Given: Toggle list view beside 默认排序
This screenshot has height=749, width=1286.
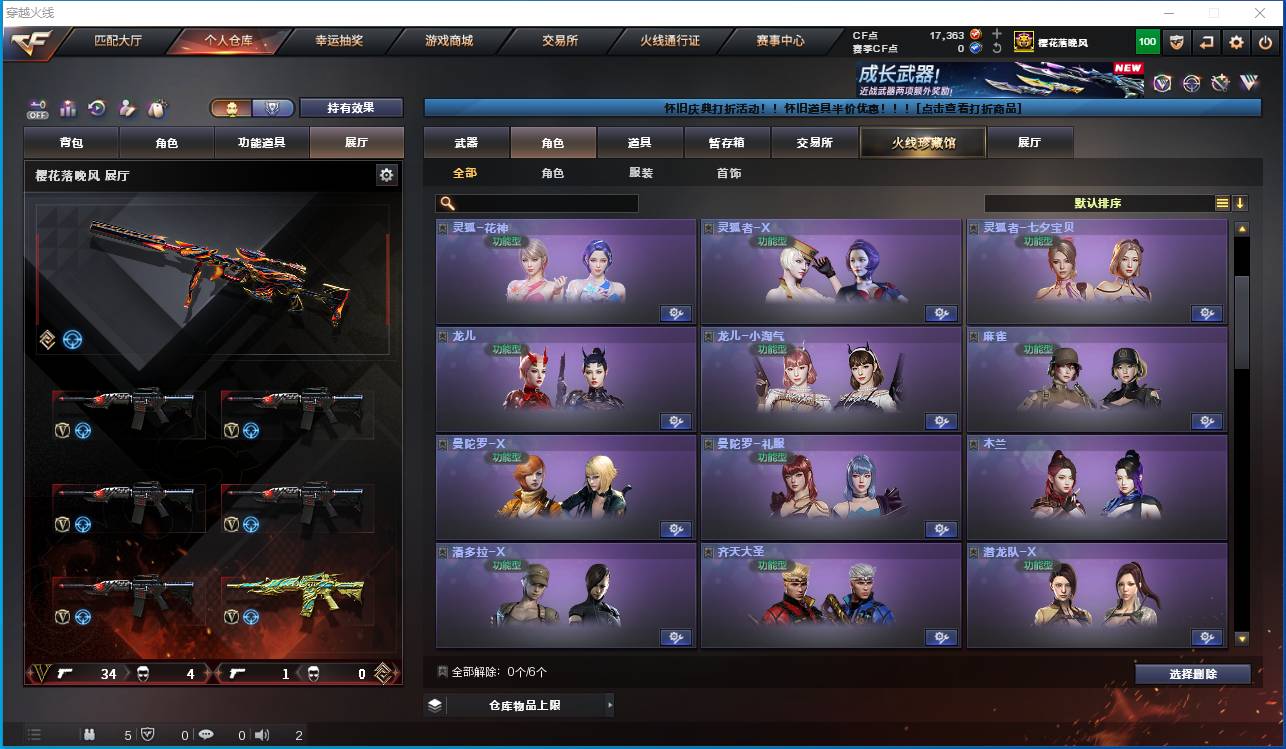Looking at the screenshot, I should (x=1222, y=202).
